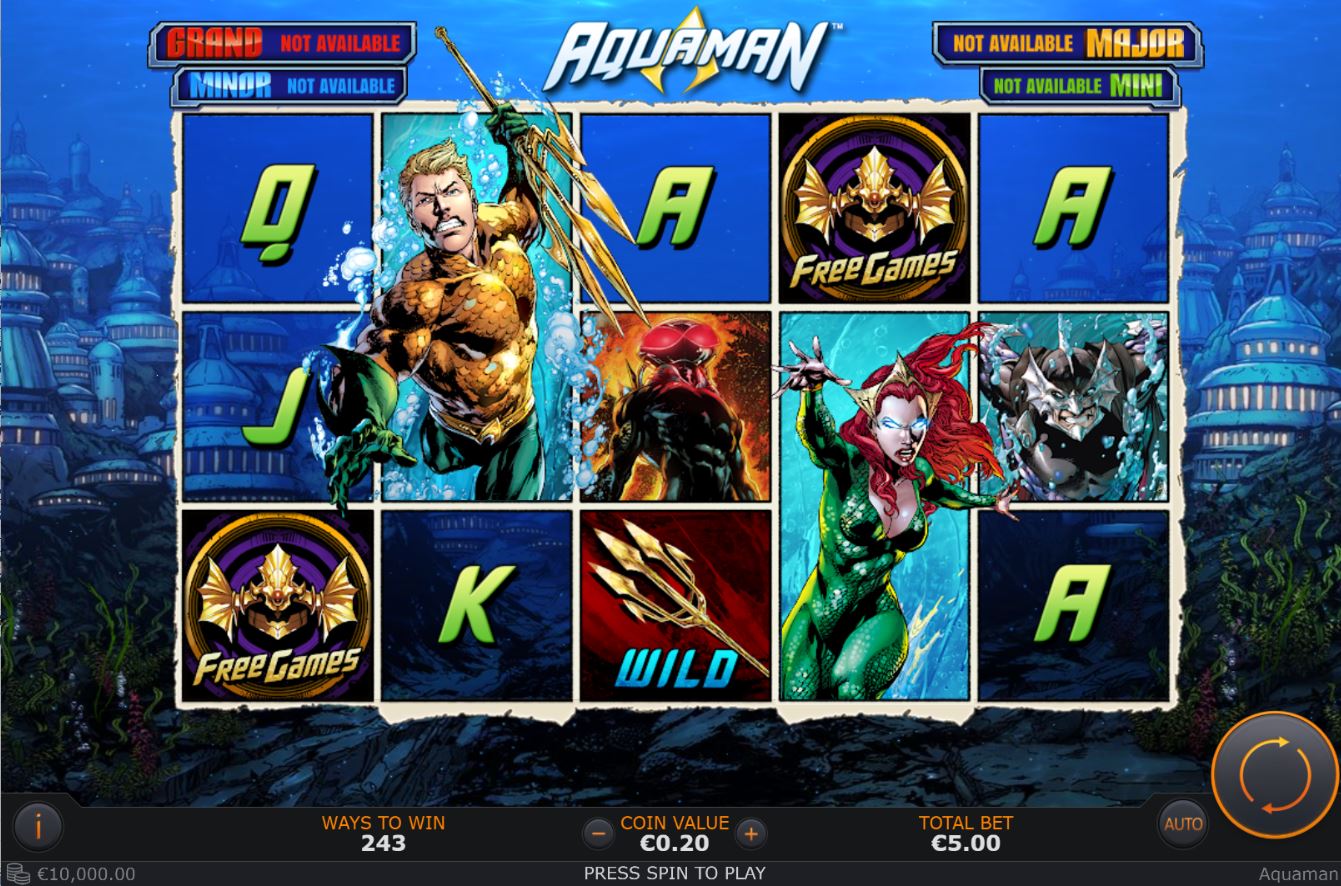Toggle the AUTO spin mode
This screenshot has width=1341, height=886.
coord(1183,825)
